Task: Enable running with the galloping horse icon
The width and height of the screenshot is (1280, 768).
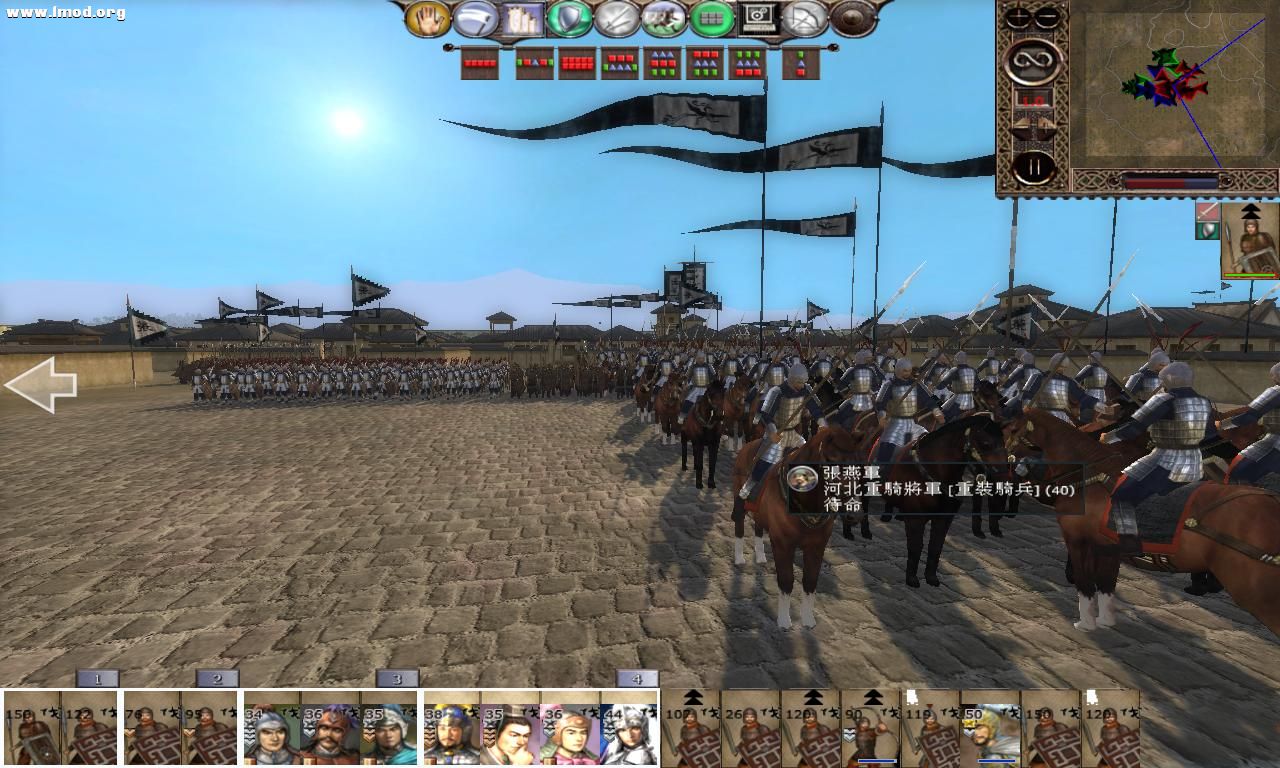Action: (x=663, y=17)
